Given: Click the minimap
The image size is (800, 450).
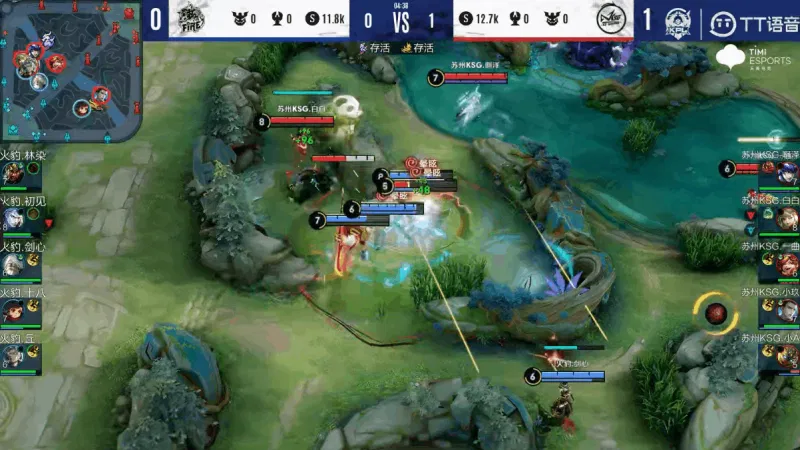Looking at the screenshot, I should 72,72.
